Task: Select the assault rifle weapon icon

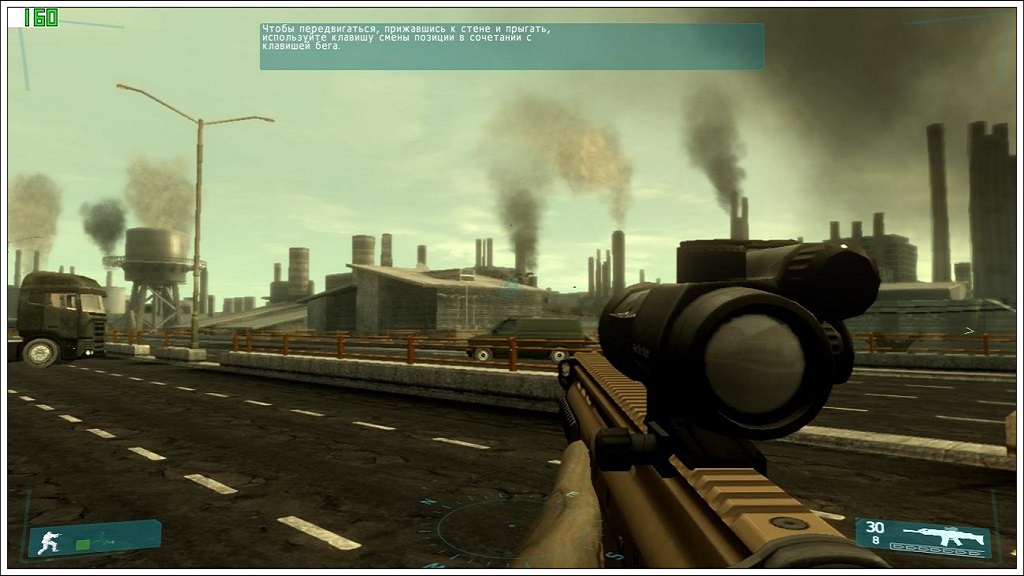Action: click(943, 533)
